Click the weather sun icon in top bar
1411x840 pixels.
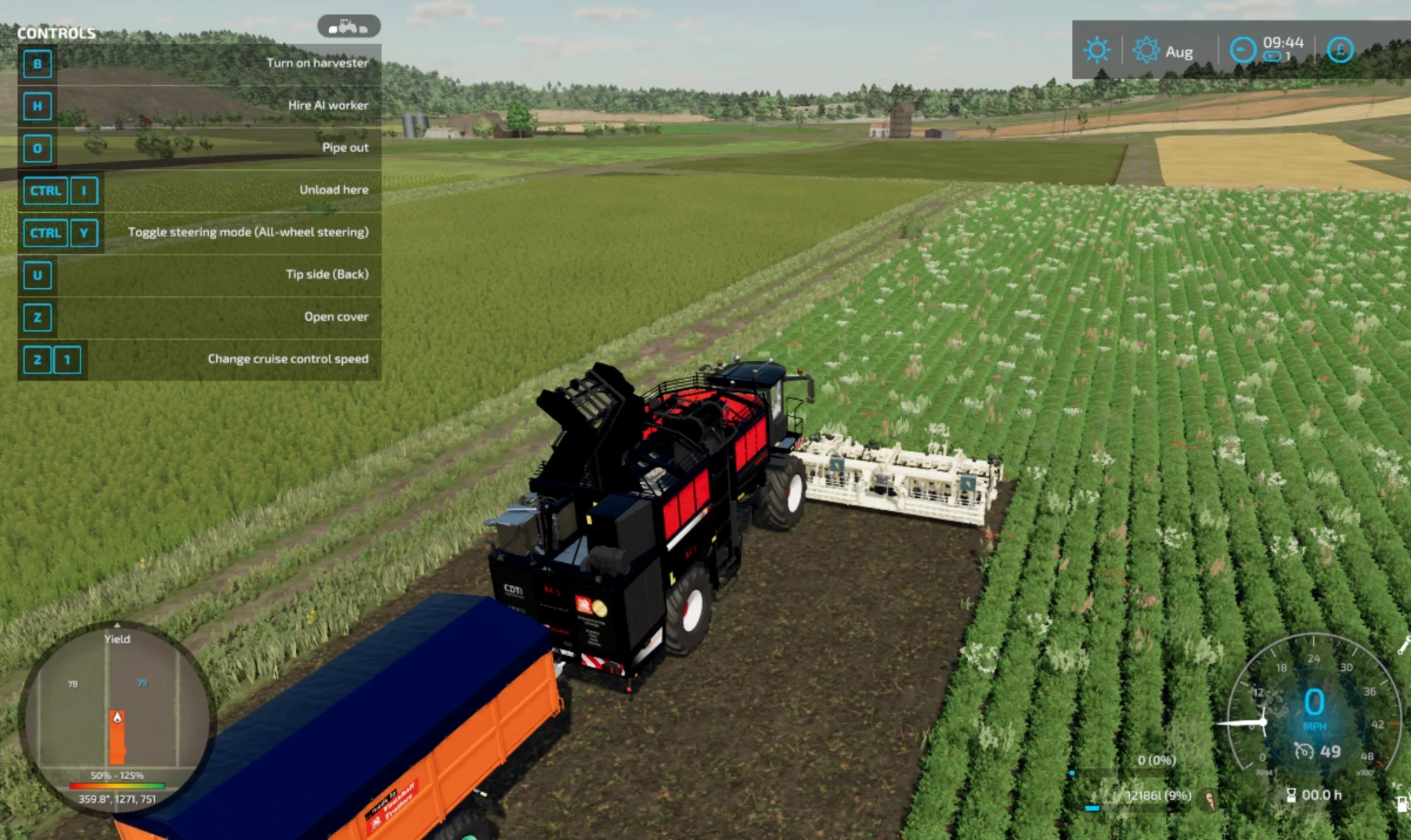(x=1096, y=50)
